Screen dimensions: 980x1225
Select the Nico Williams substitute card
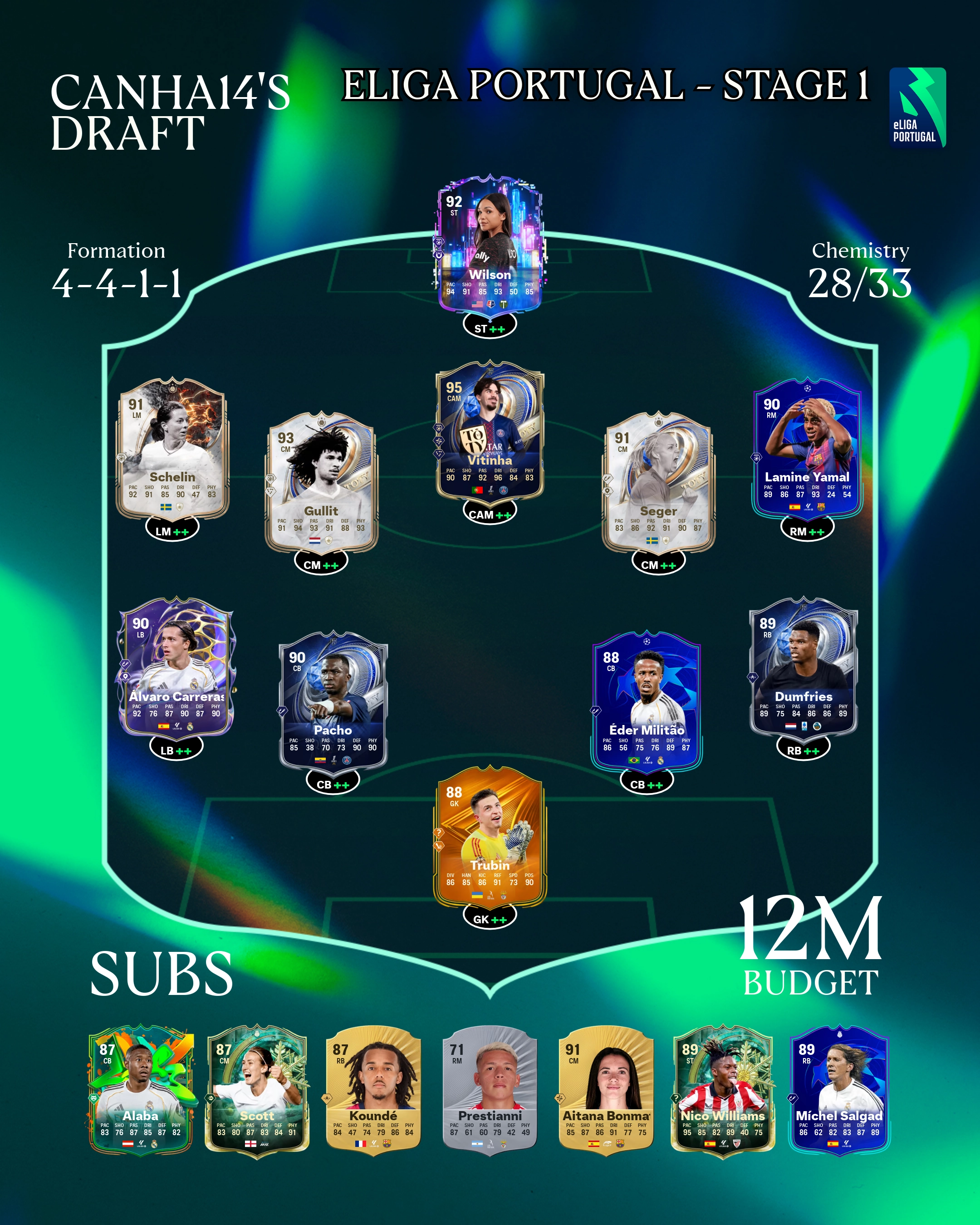click(723, 1091)
